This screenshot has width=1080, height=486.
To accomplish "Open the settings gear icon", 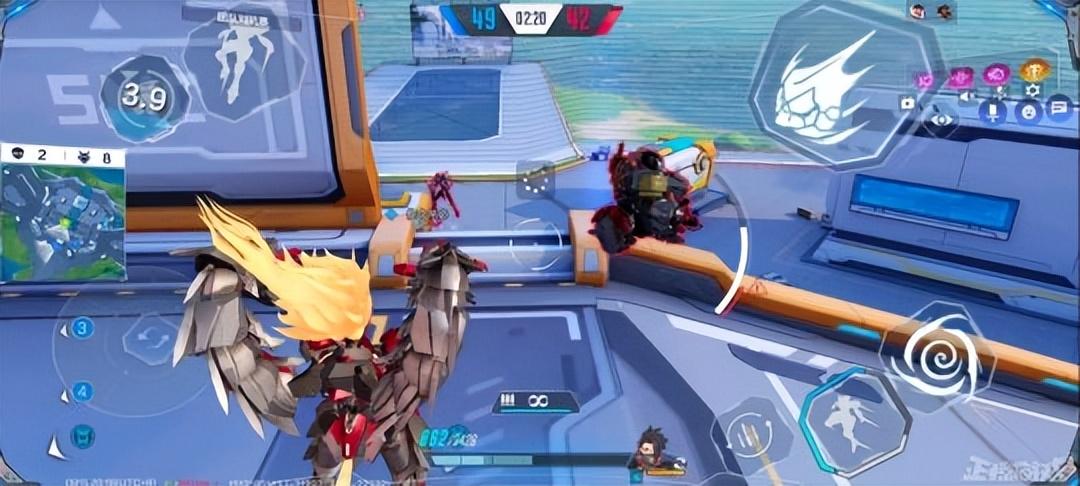I will (x=1032, y=91).
